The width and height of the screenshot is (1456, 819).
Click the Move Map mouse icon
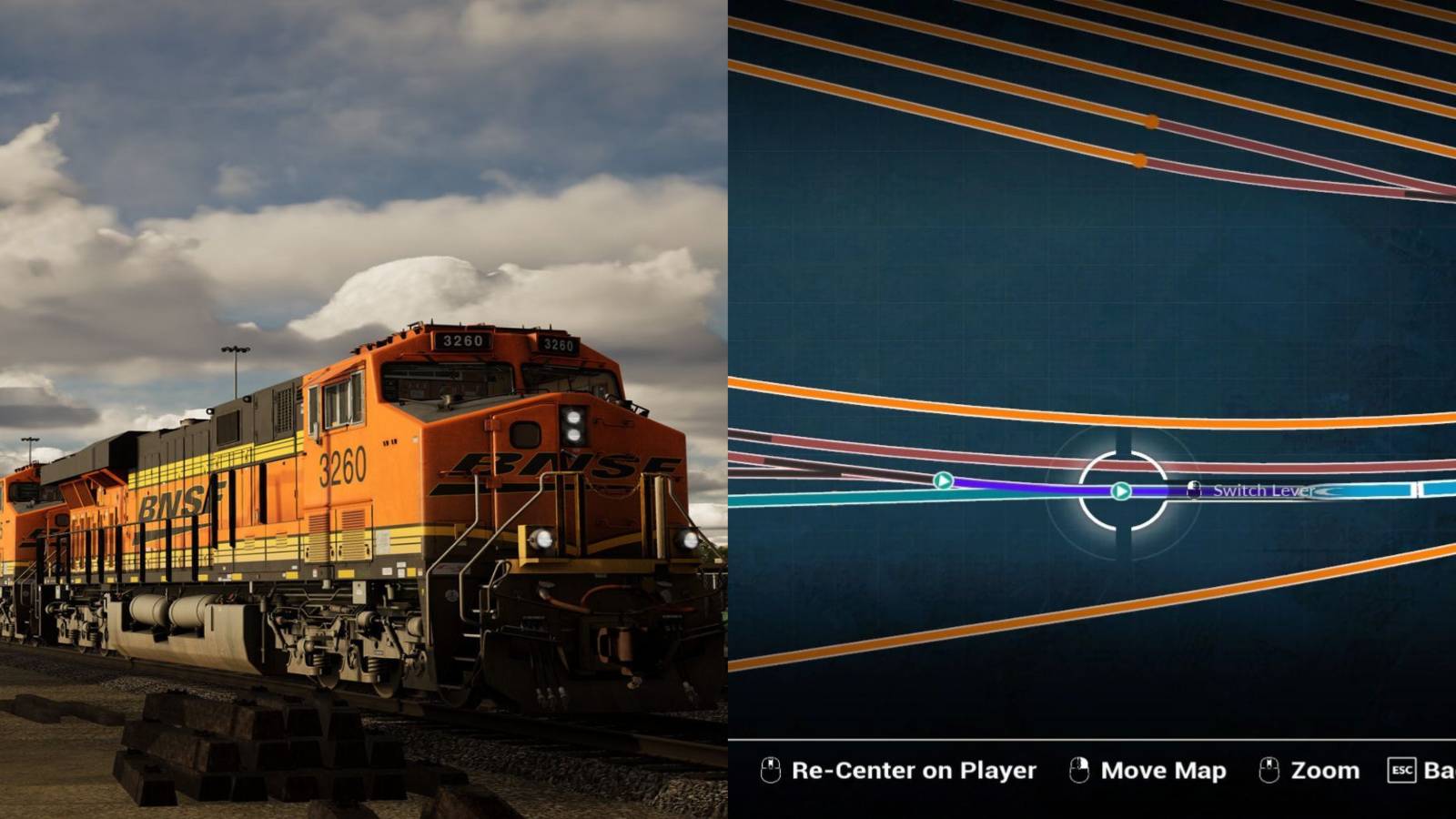coord(1079,771)
